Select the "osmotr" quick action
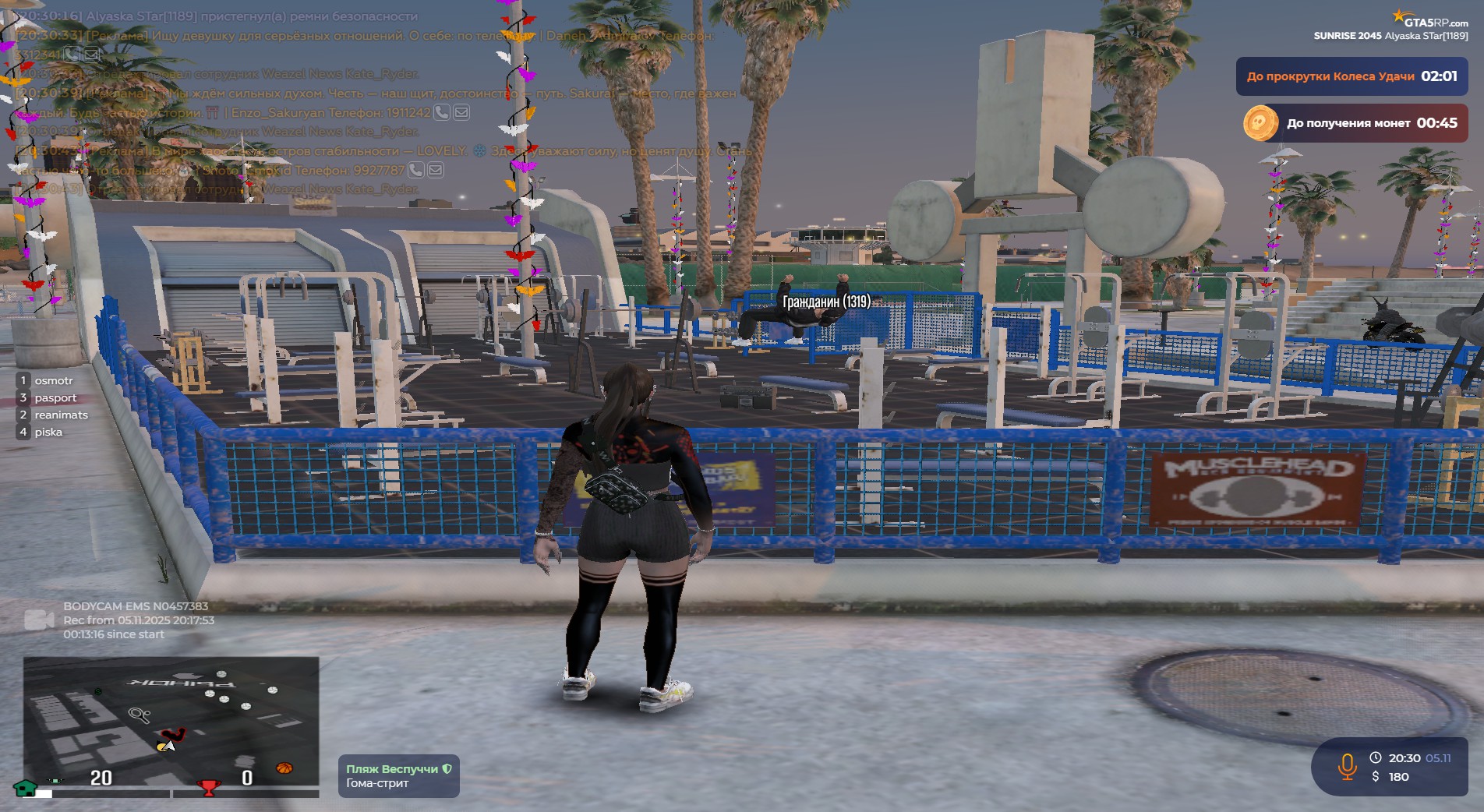The width and height of the screenshot is (1484, 812). pos(53,380)
